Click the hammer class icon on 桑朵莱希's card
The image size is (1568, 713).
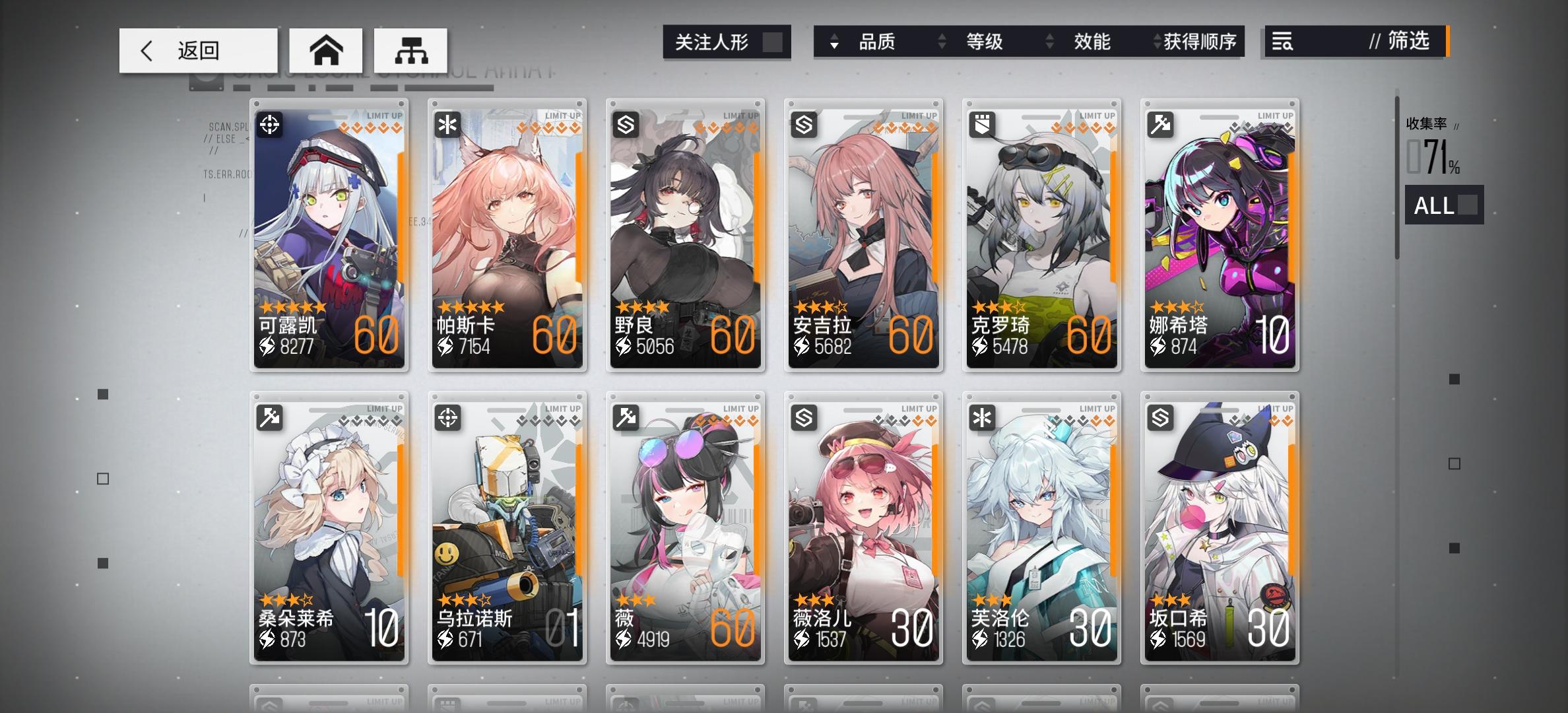coord(269,418)
